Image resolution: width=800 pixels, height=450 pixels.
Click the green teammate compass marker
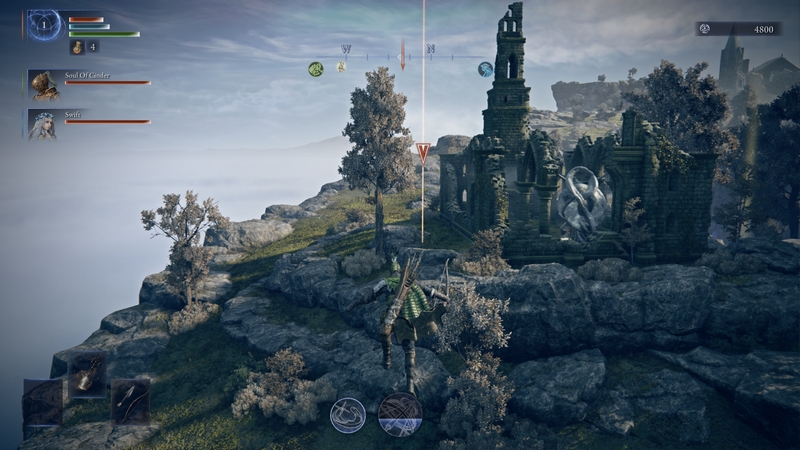coord(315,69)
